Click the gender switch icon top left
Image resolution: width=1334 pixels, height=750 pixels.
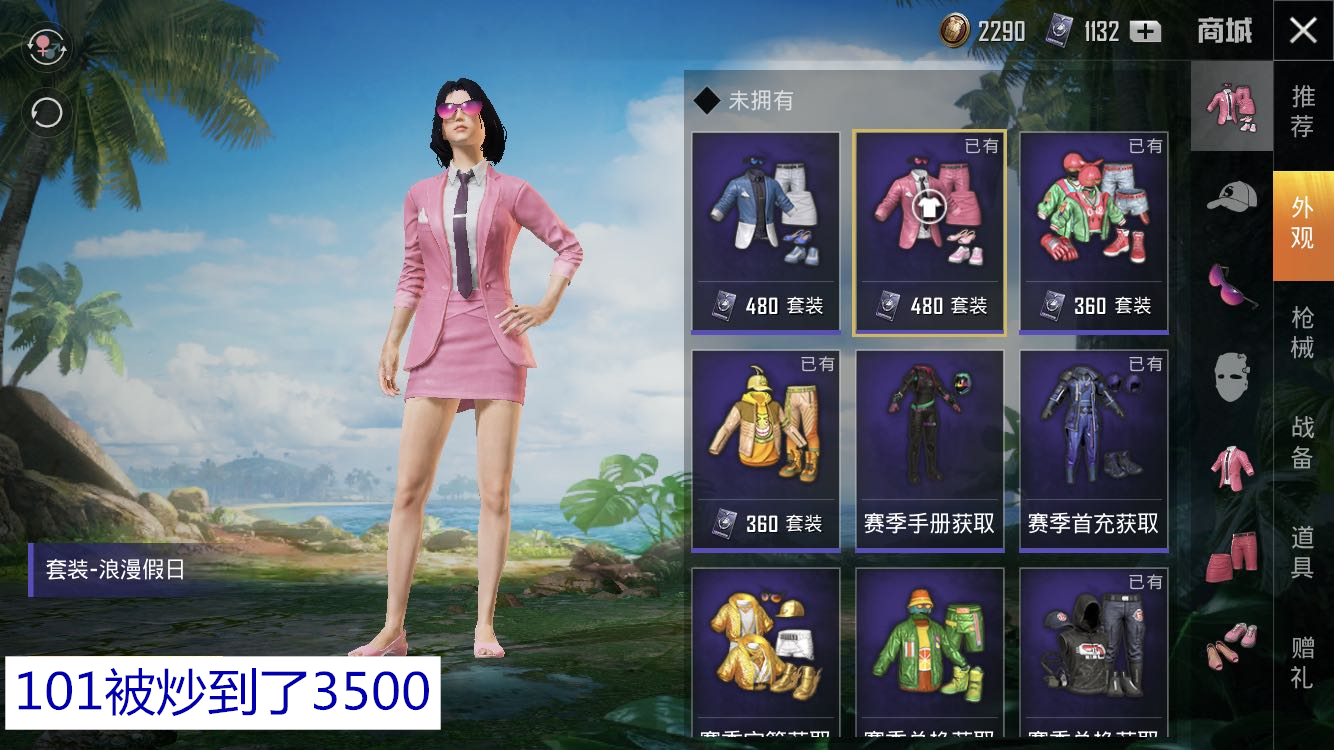45,48
